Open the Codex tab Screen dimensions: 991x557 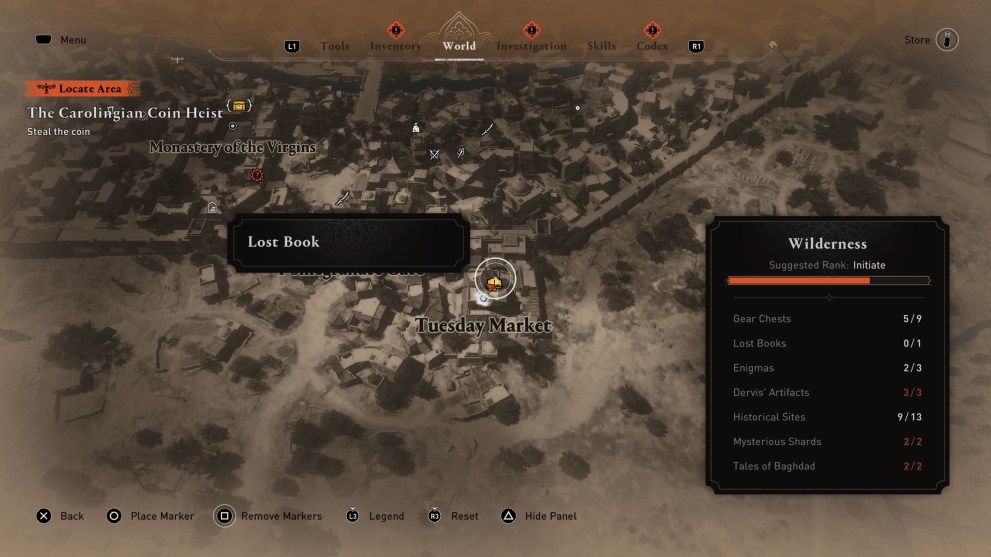coord(652,46)
